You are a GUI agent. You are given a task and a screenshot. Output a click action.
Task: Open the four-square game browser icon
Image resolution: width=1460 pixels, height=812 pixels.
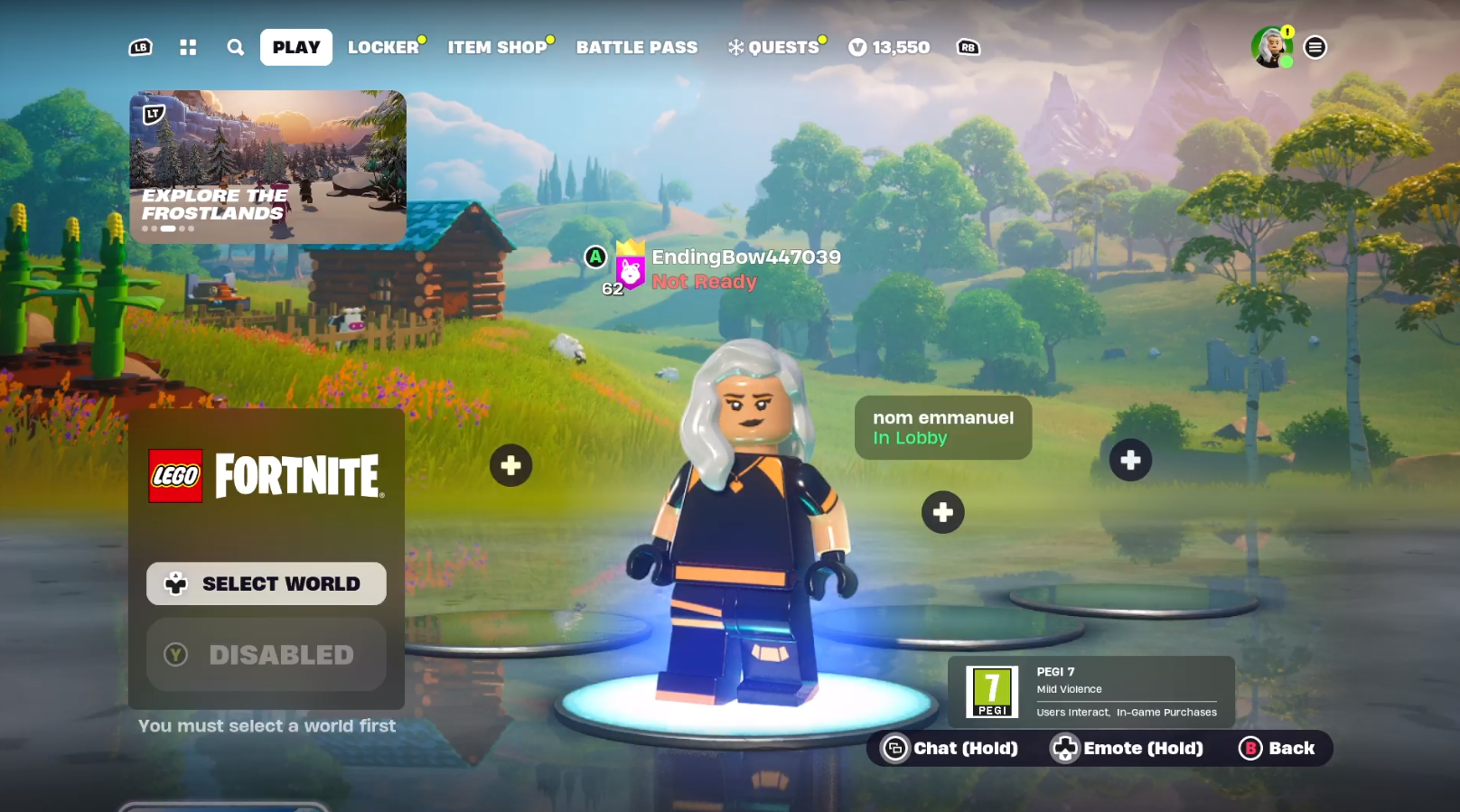pyautogui.click(x=188, y=48)
